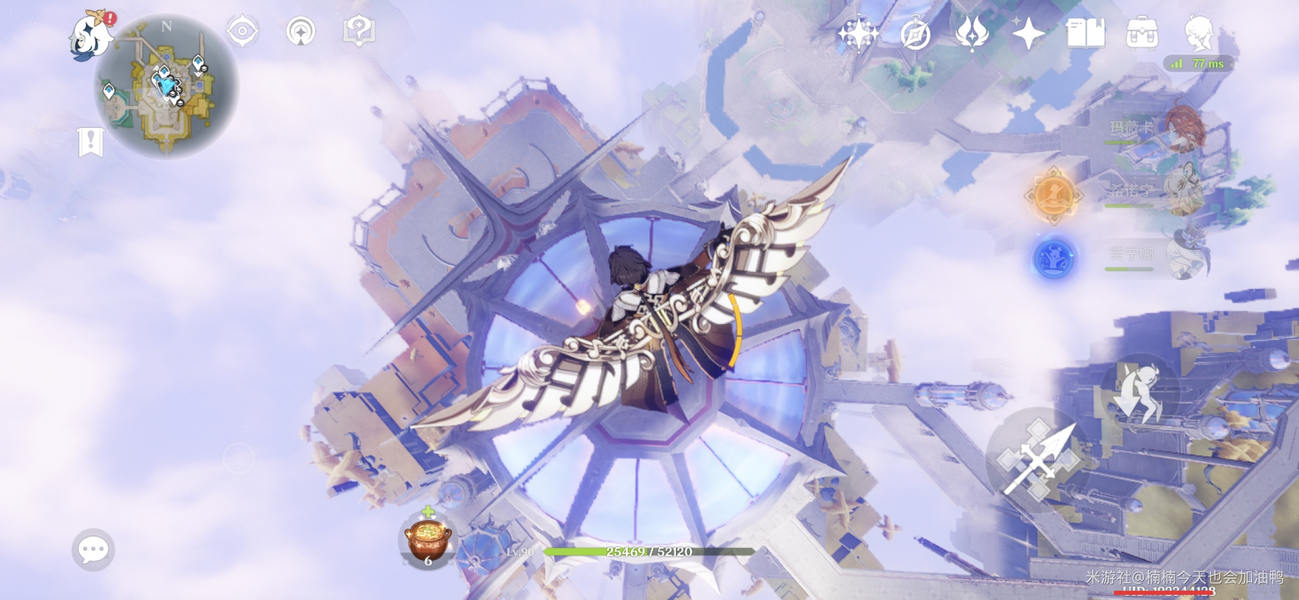Open the backpack inventory
The height and width of the screenshot is (600, 1299).
coord(1142,34)
